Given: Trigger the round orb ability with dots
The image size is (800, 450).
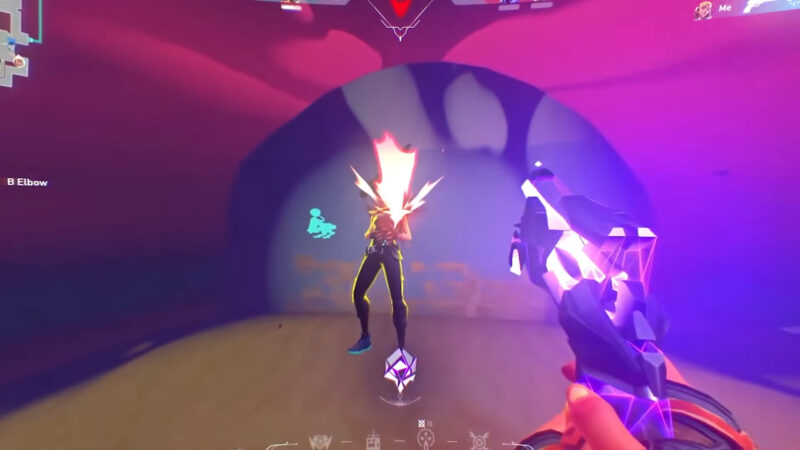Looking at the screenshot, I should click(425, 440).
